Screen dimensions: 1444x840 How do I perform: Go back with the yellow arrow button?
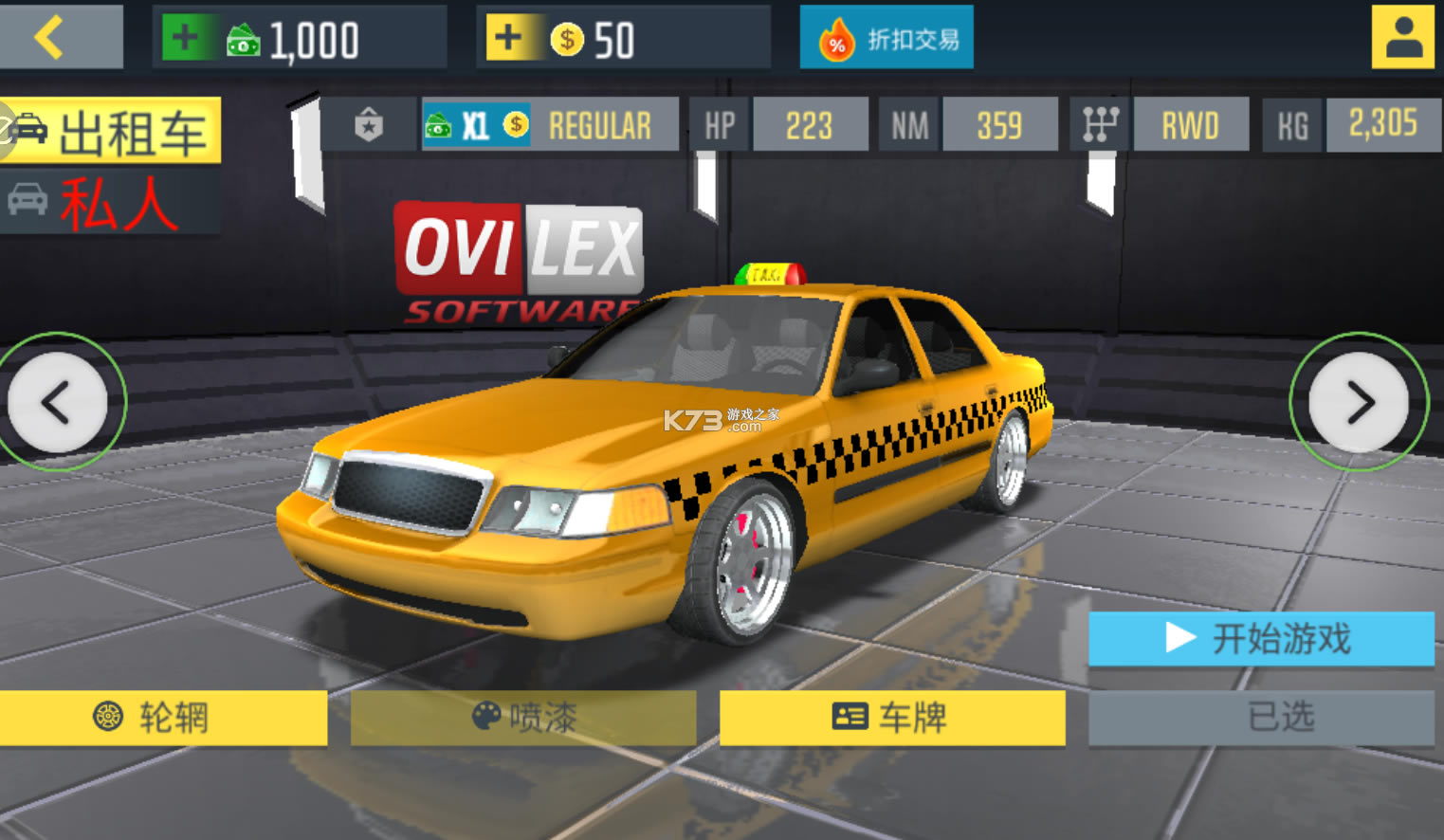(x=59, y=38)
